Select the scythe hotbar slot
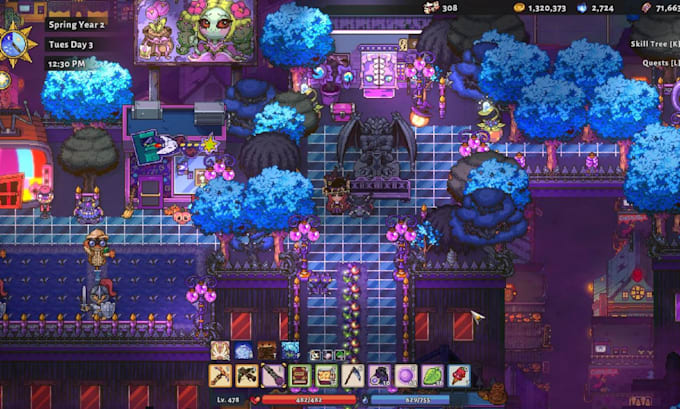The image size is (680, 409). tap(351, 376)
